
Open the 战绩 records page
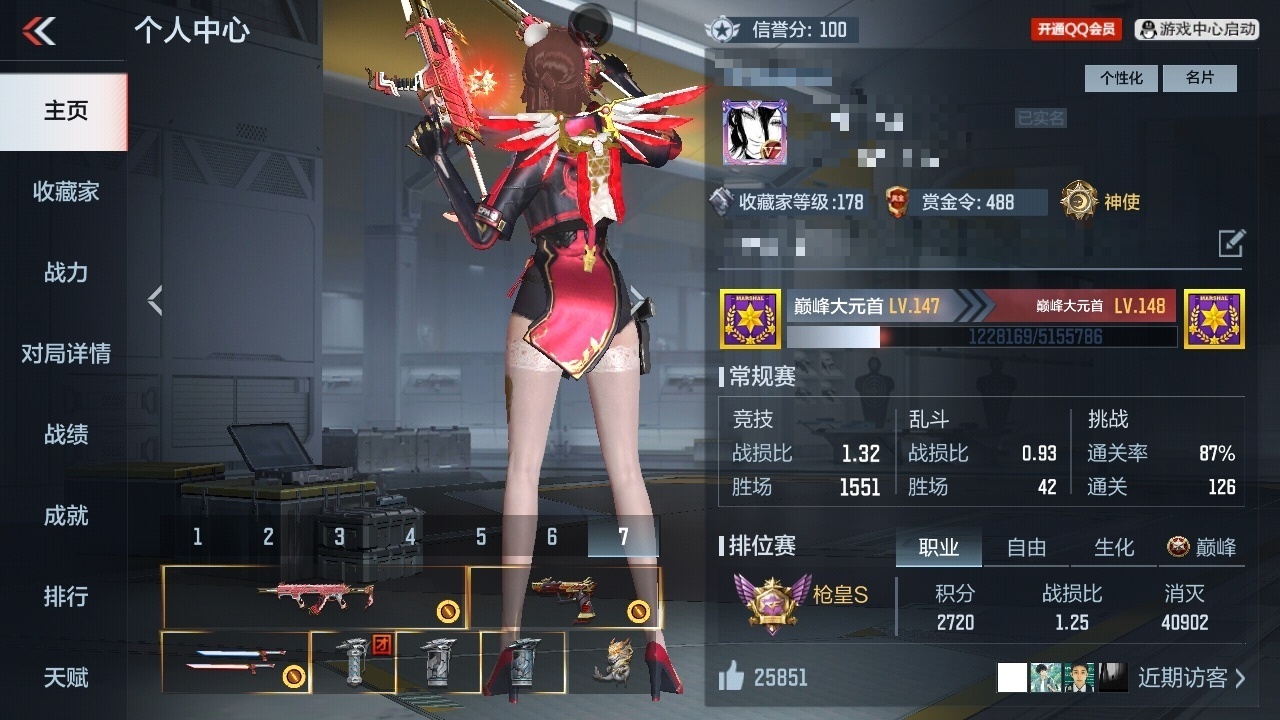[x=66, y=434]
